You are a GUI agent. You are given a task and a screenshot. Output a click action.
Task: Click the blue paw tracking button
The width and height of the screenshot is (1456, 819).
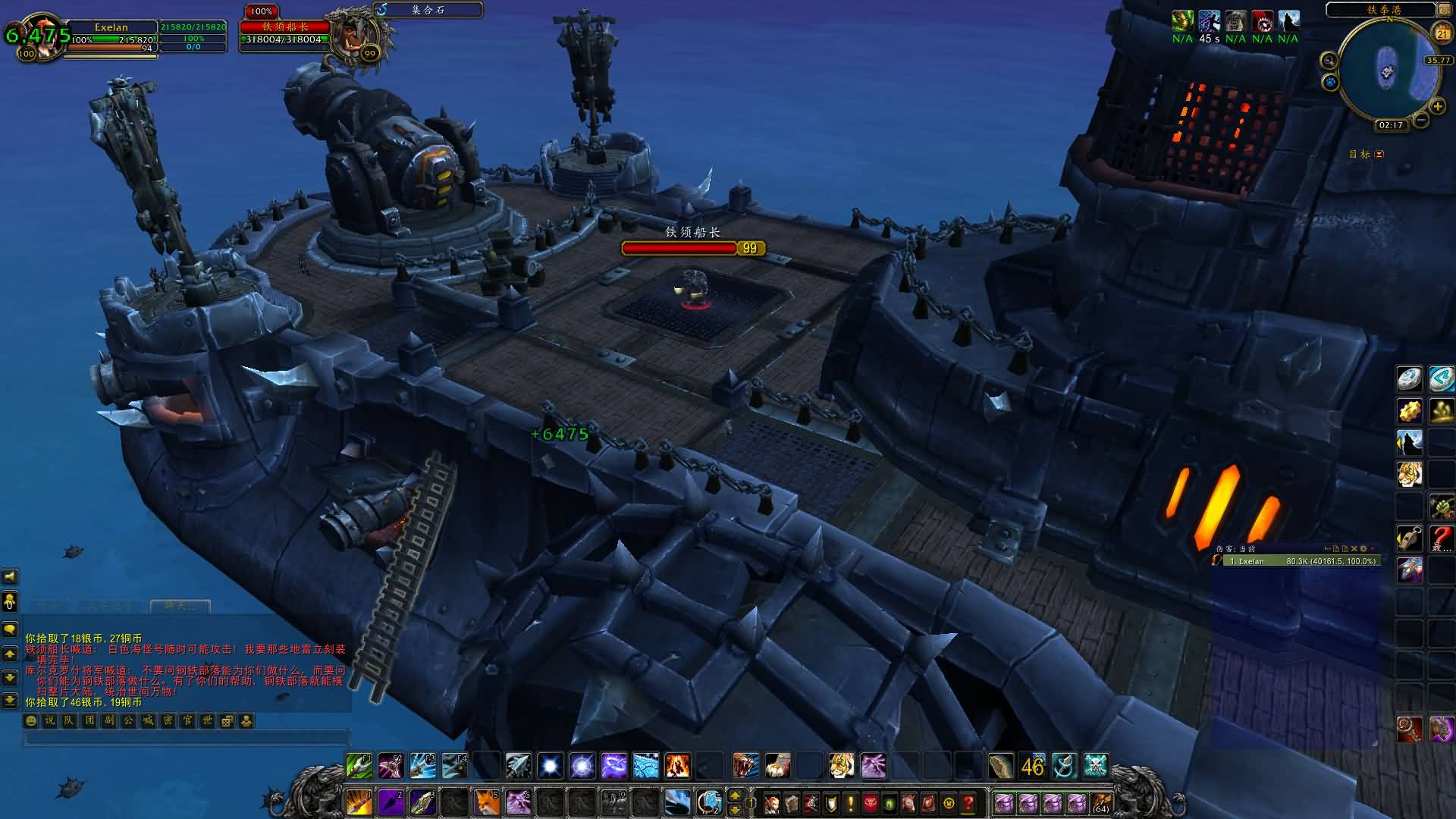(x=1330, y=81)
